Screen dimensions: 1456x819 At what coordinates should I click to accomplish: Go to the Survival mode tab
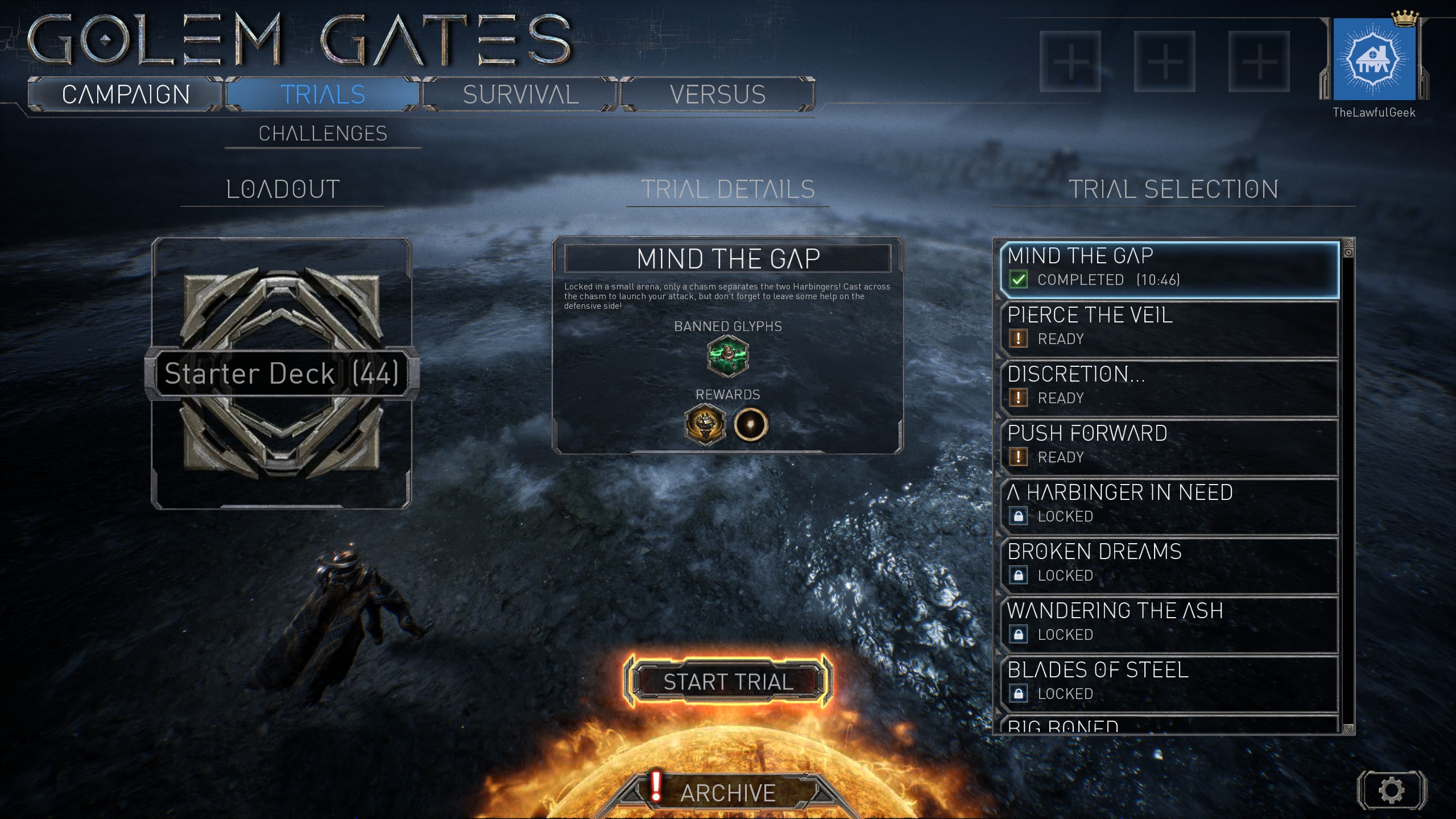[x=520, y=94]
